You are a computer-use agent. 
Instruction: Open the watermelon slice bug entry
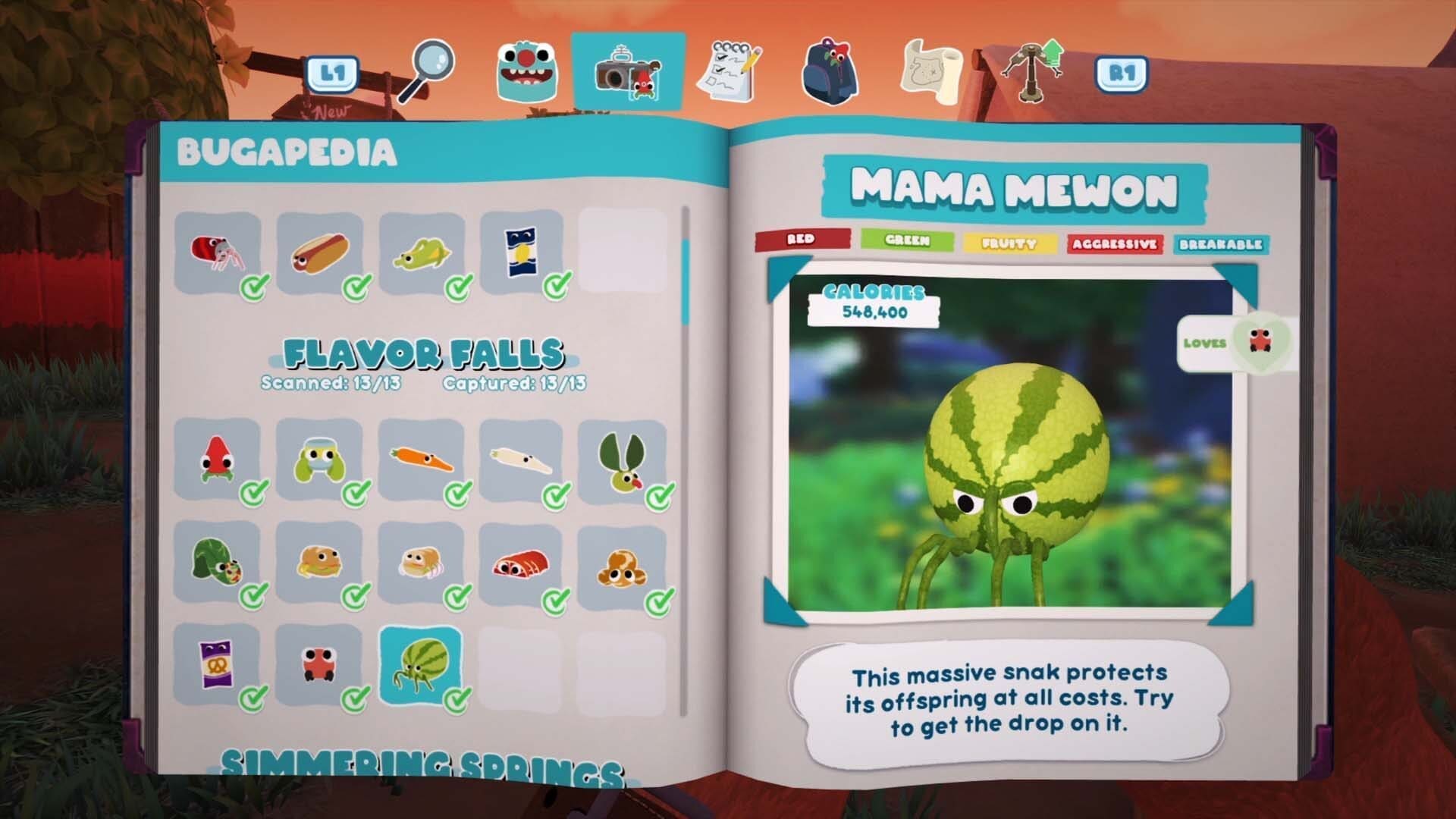click(217, 562)
